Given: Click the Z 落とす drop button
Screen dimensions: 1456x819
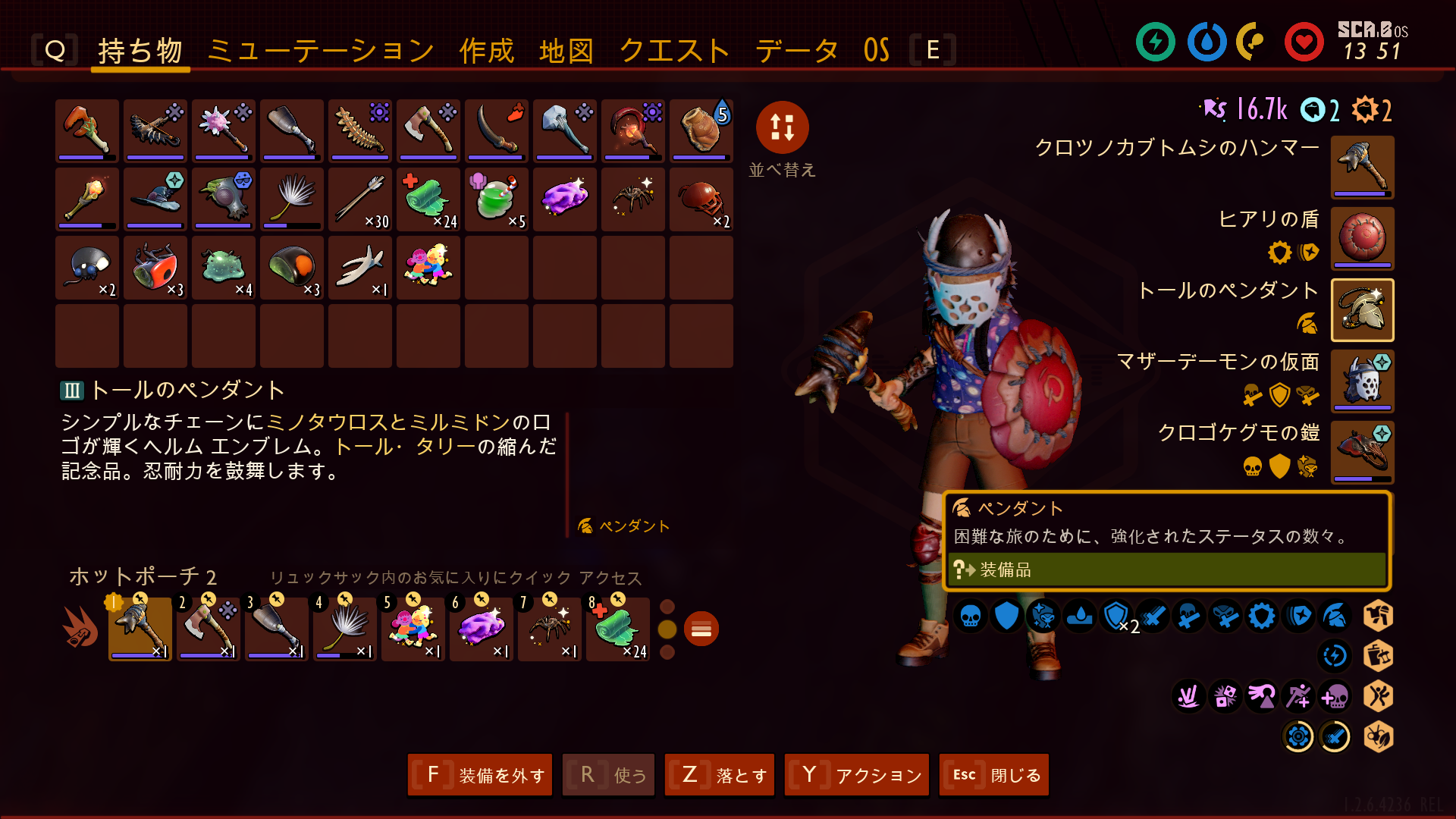Looking at the screenshot, I should pyautogui.click(x=718, y=775).
